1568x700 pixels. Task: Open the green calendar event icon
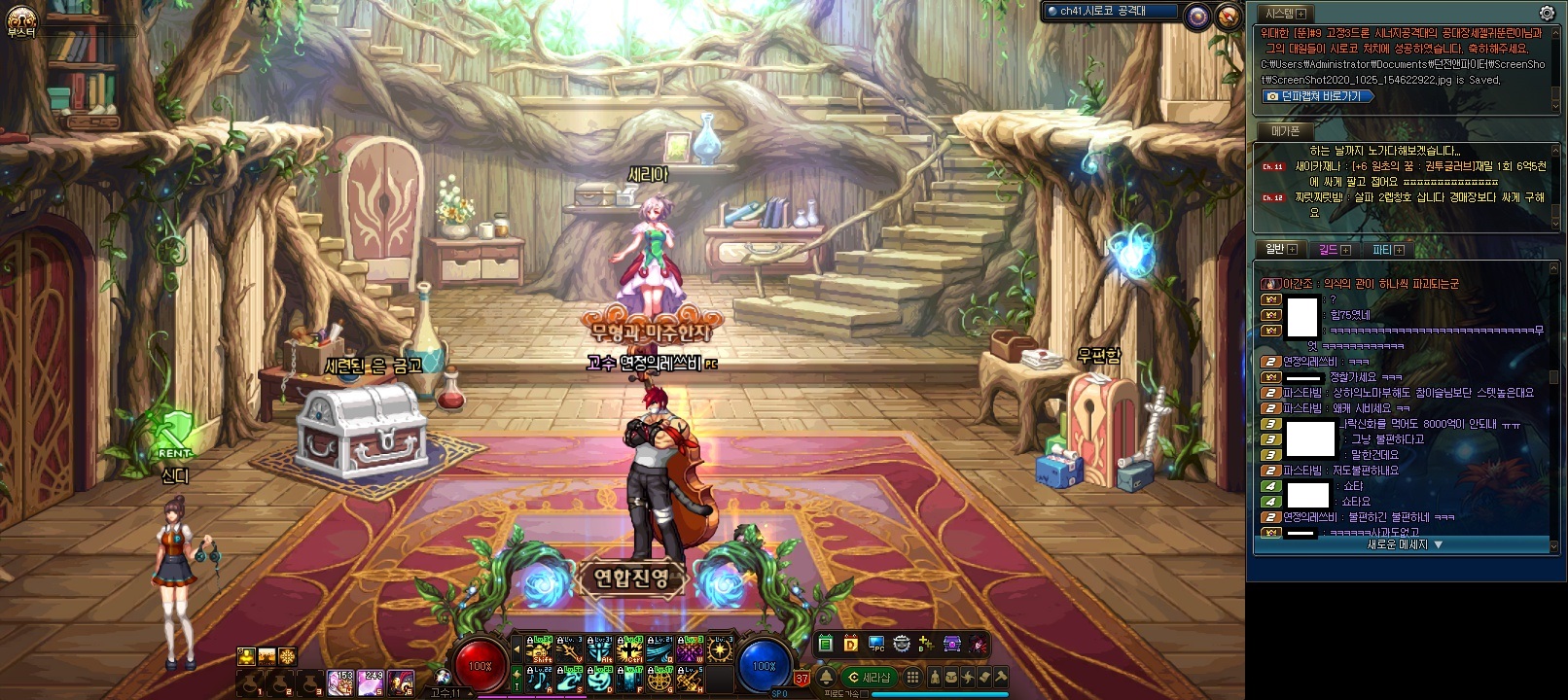(x=825, y=644)
